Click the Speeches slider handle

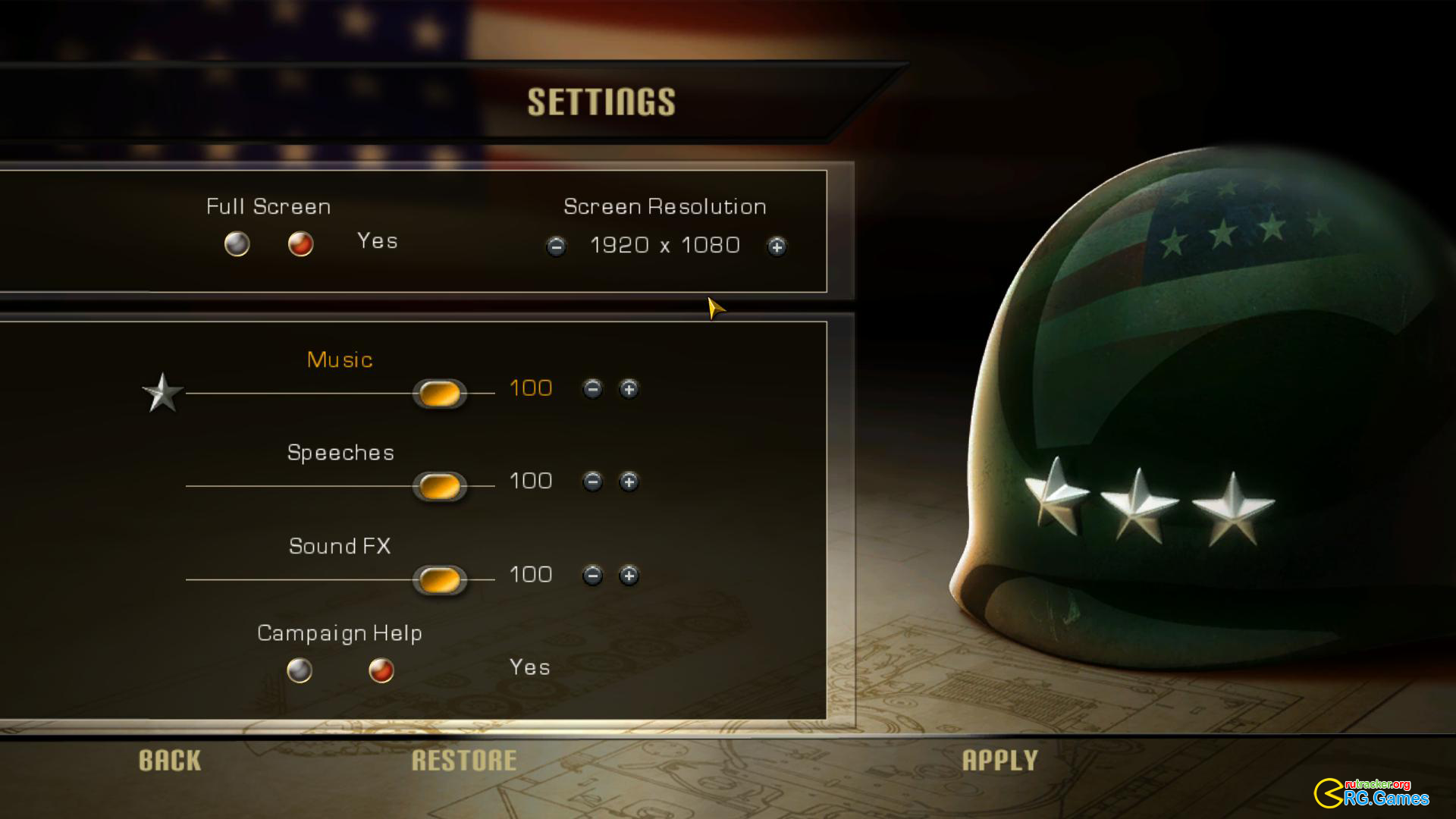coord(439,485)
